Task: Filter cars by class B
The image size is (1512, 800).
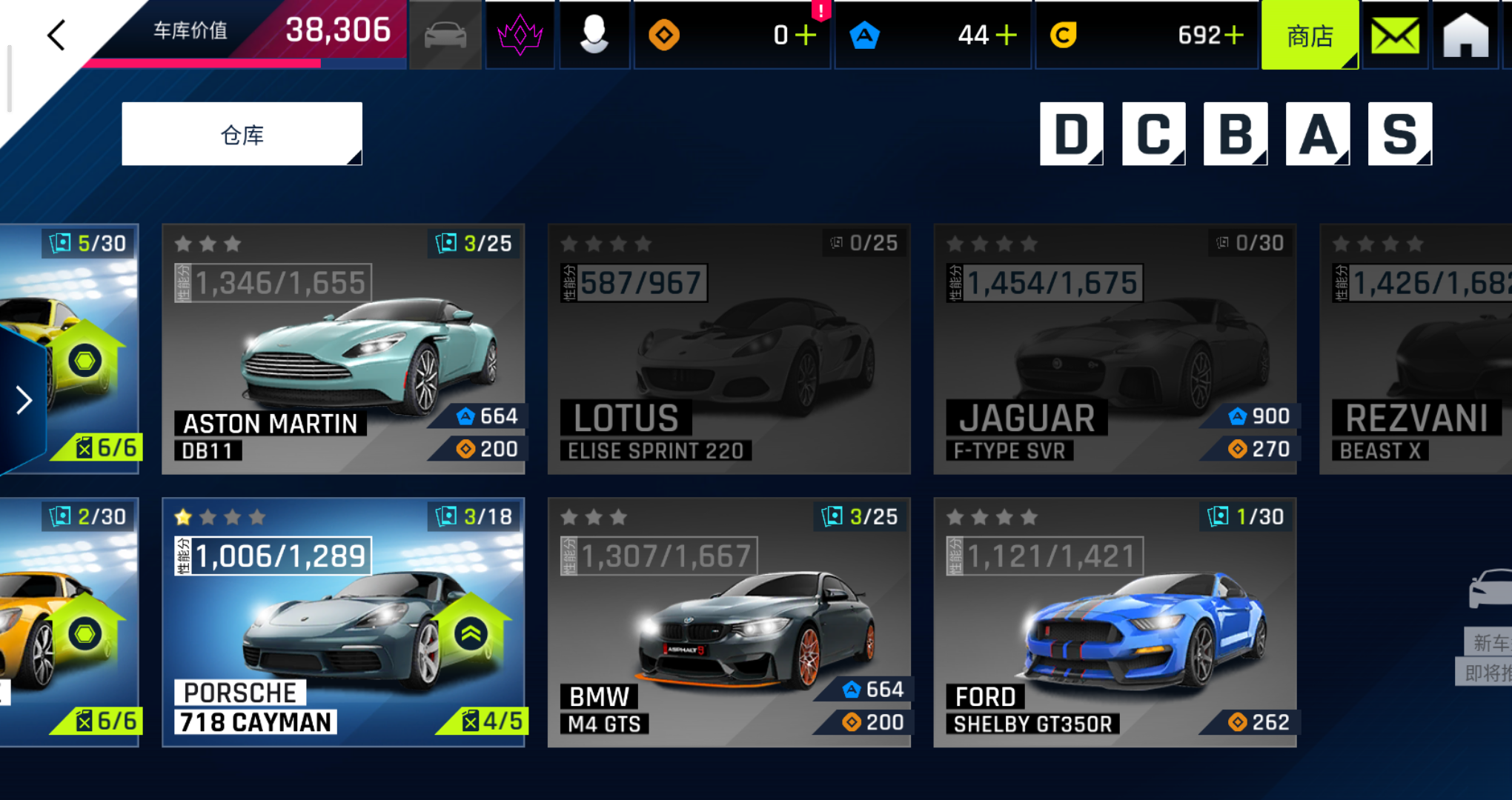Action: tap(1235, 134)
